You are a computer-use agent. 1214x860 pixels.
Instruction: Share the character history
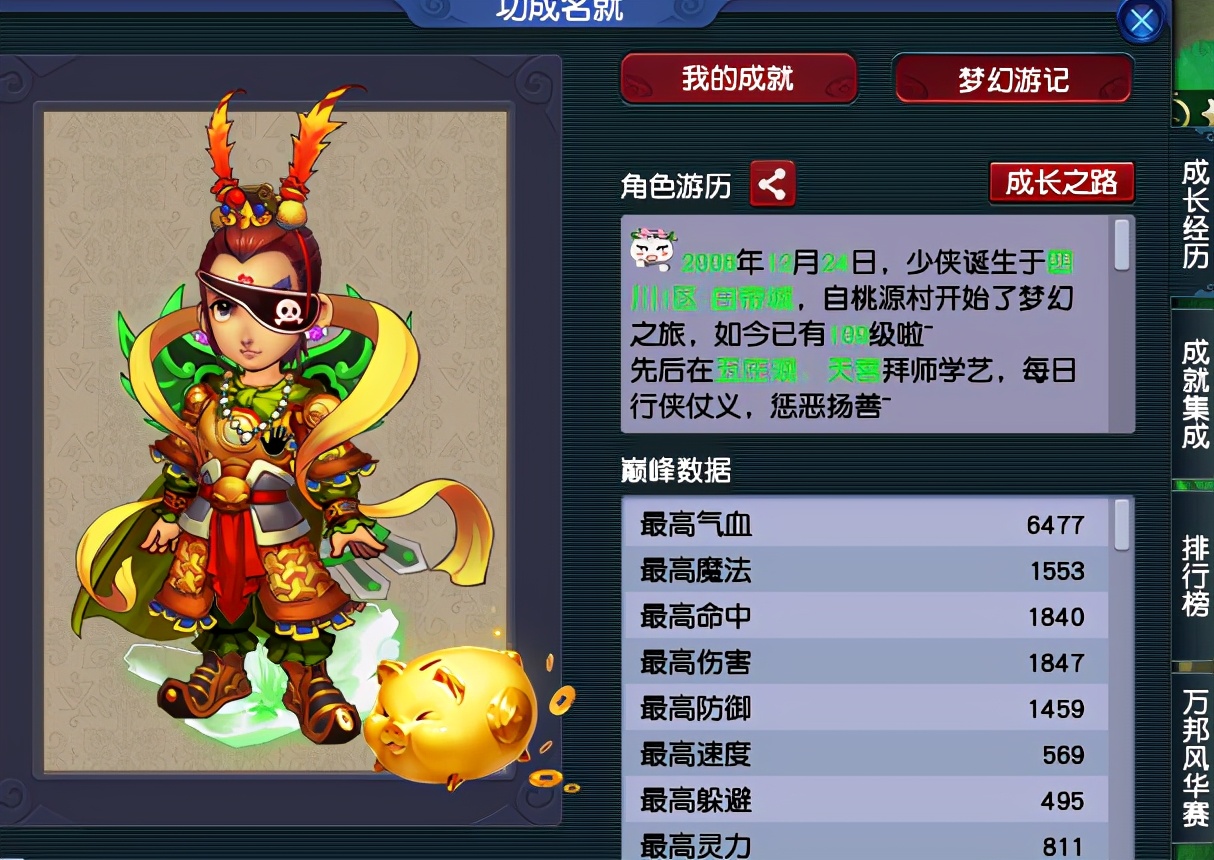click(772, 184)
